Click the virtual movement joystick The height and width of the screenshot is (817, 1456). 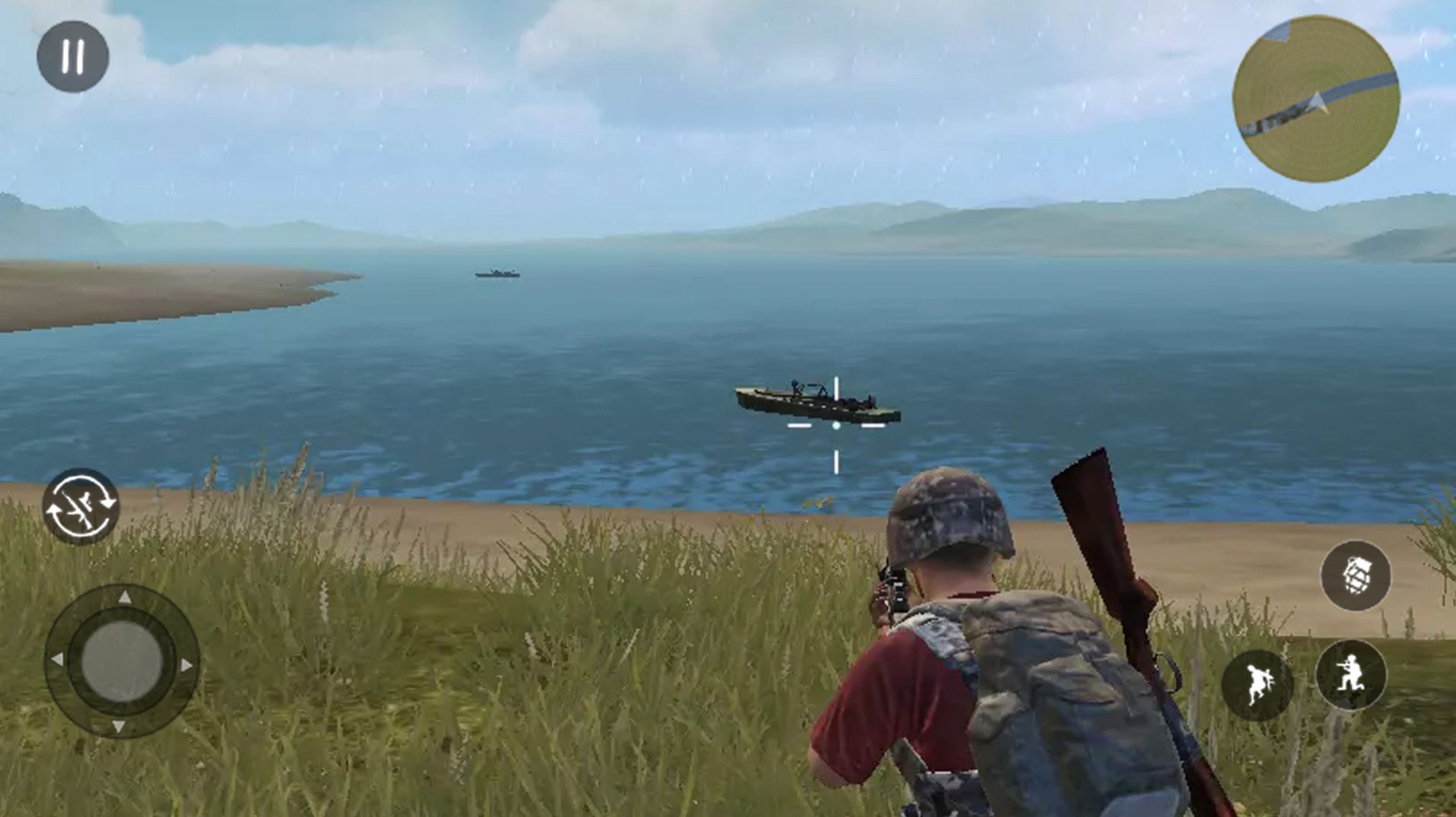click(x=122, y=661)
